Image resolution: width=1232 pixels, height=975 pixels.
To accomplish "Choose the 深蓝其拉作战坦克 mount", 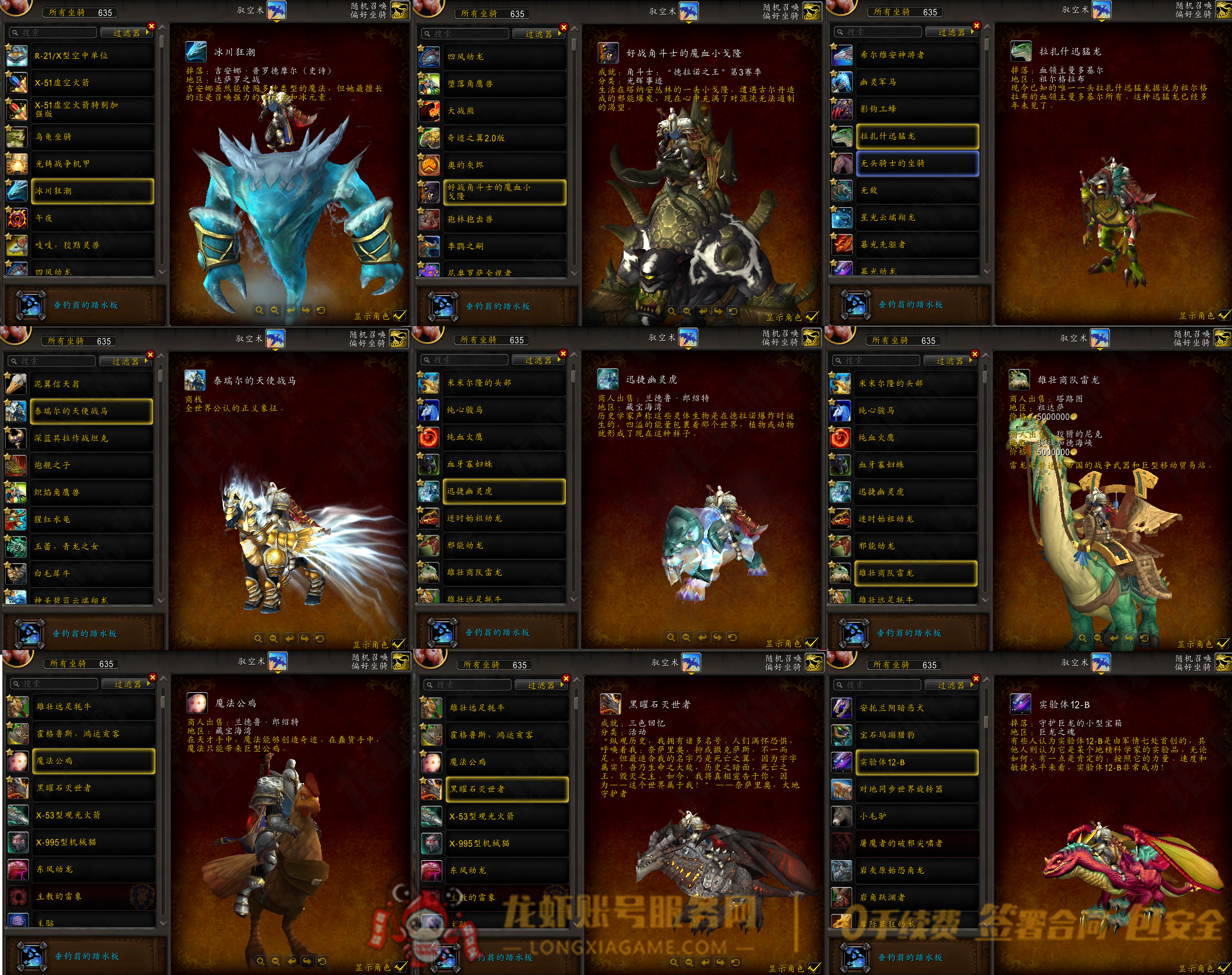I will (91, 439).
